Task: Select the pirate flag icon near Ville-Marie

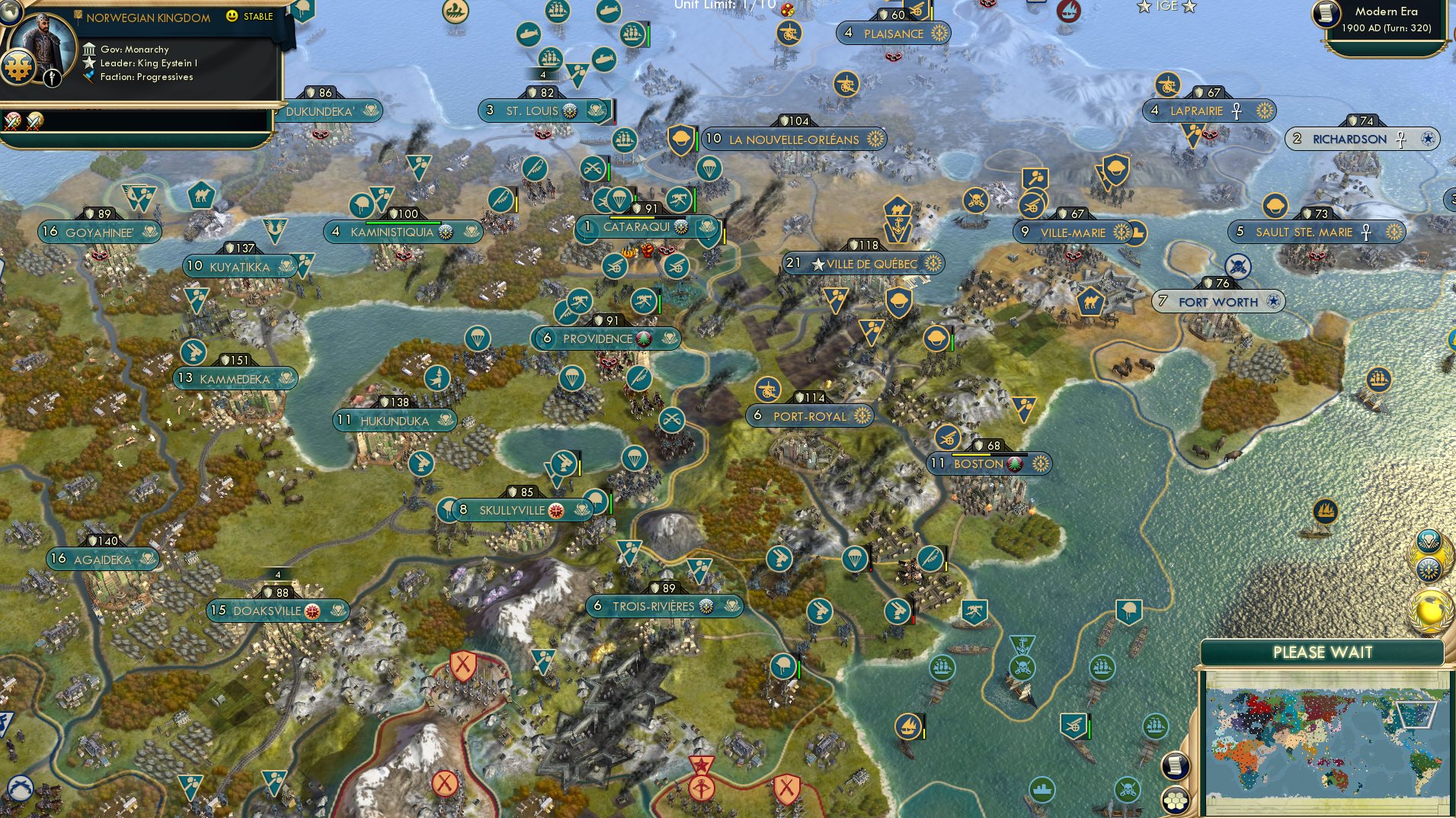Action: tap(975, 200)
